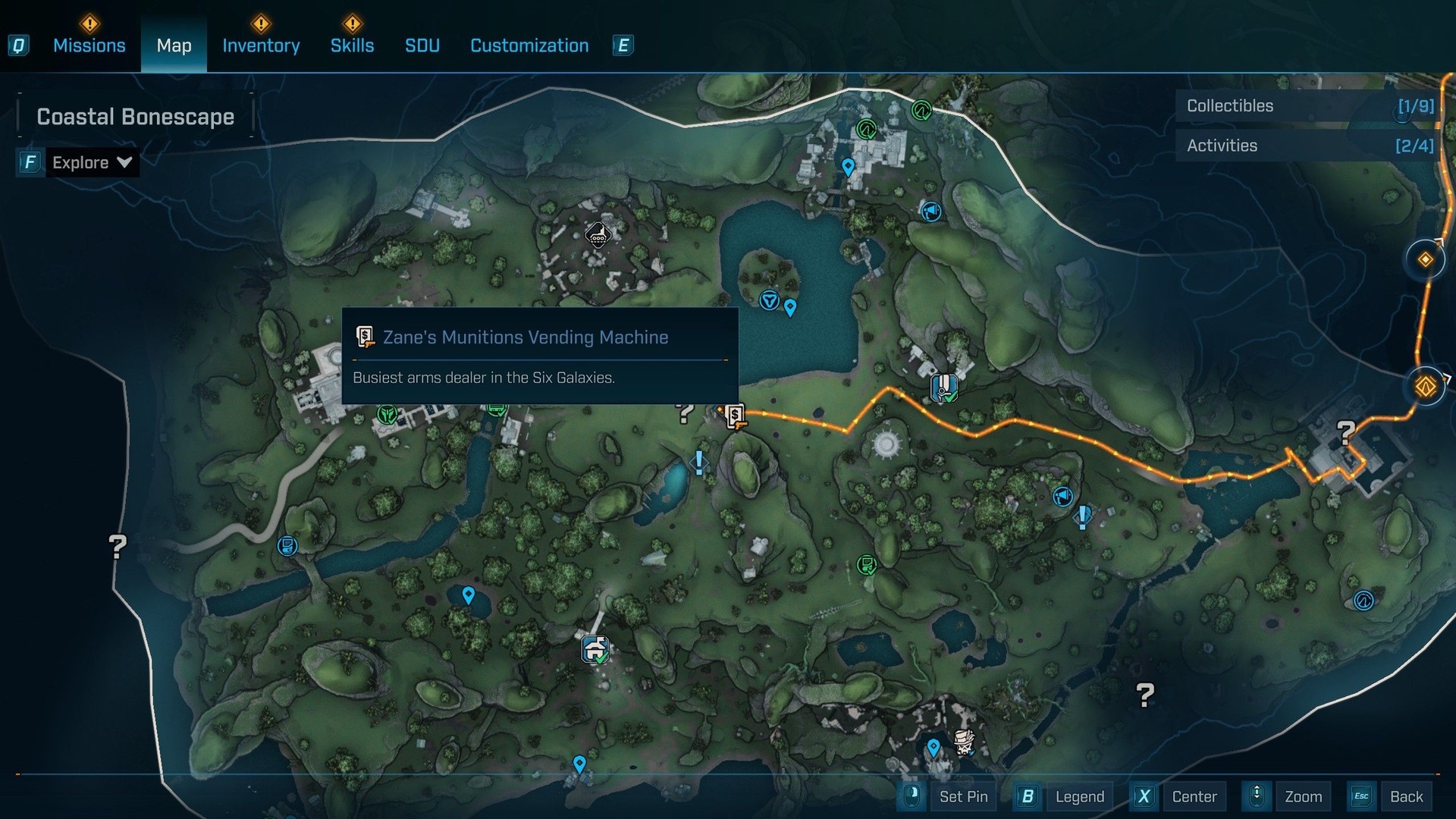Click the white exclamation marker near the pond
Screen dimensions: 1456x819
(698, 462)
